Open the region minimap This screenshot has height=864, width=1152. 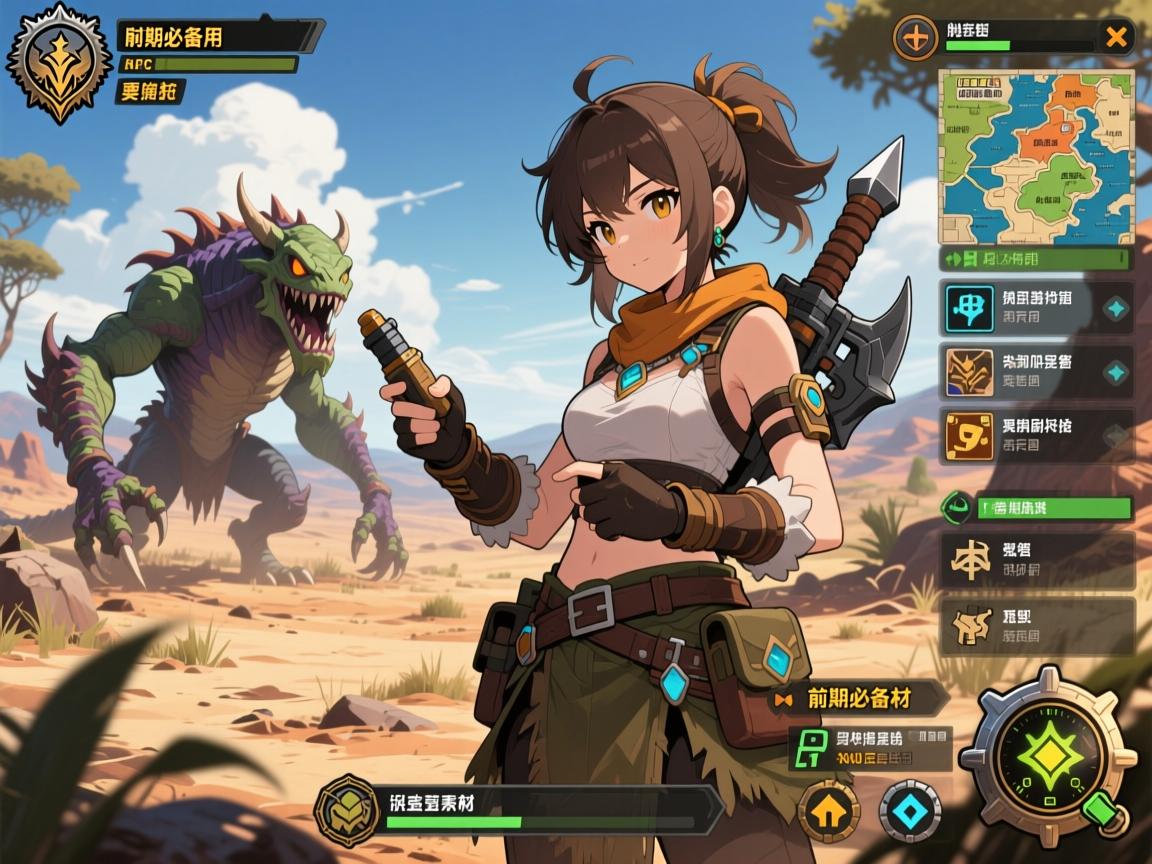click(x=1034, y=155)
